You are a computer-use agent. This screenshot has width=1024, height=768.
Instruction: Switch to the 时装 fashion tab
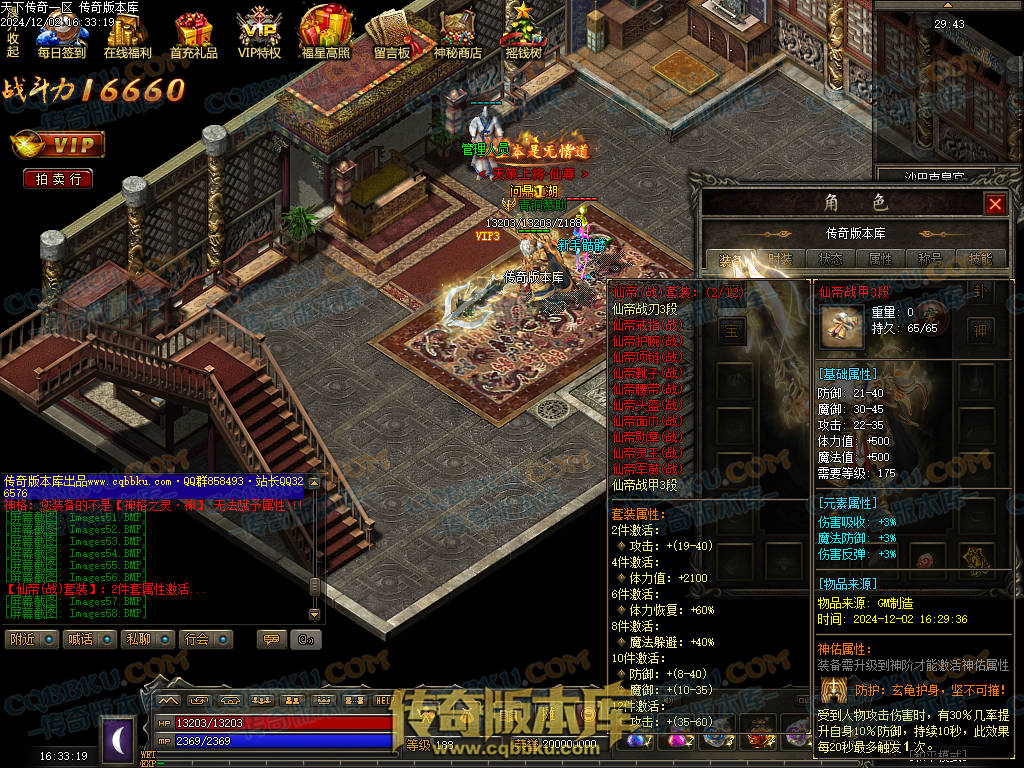click(780, 259)
